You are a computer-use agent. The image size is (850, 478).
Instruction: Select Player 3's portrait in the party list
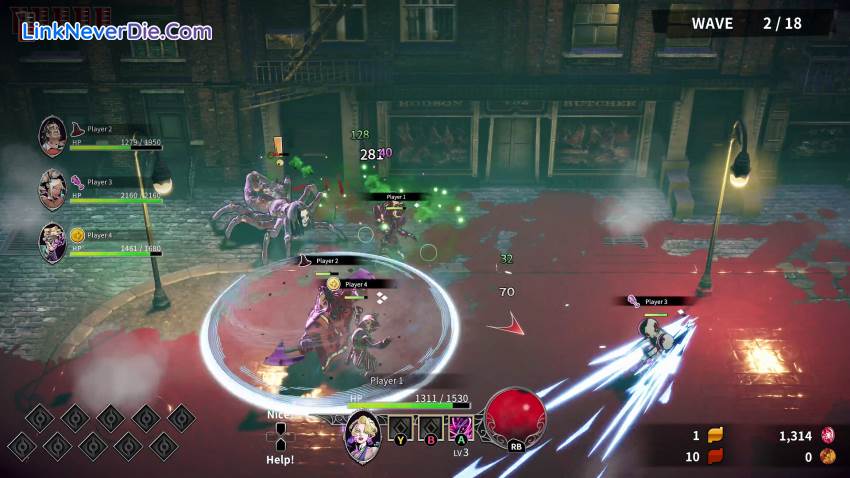53,189
